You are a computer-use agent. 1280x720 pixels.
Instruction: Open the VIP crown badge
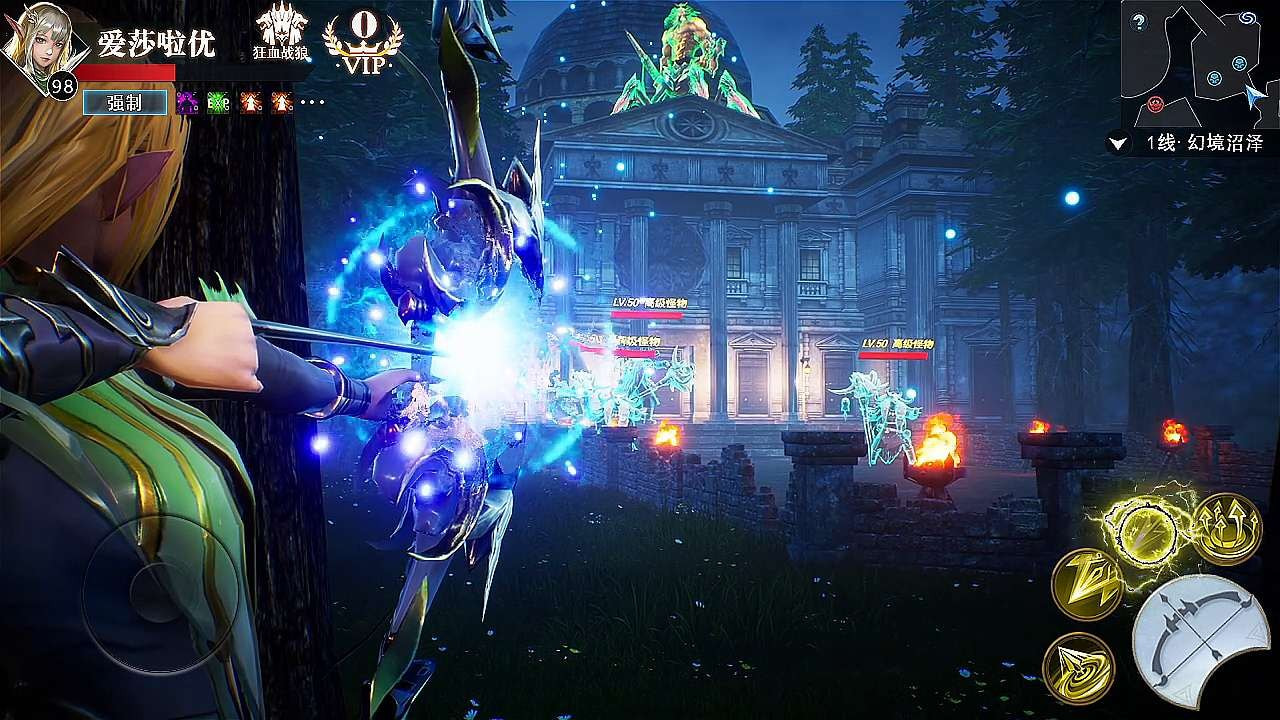pos(363,43)
